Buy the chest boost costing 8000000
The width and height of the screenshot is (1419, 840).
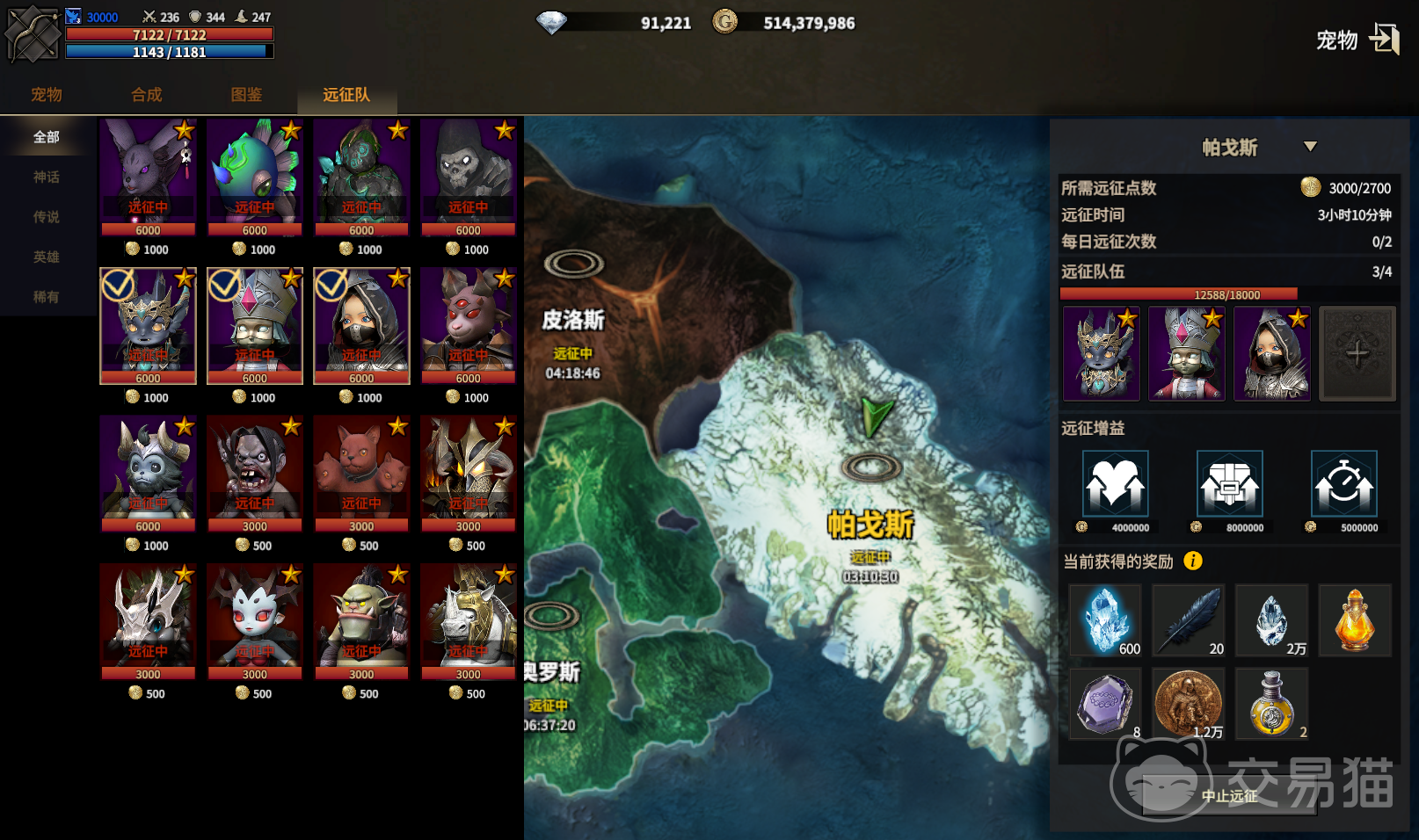tap(1229, 484)
